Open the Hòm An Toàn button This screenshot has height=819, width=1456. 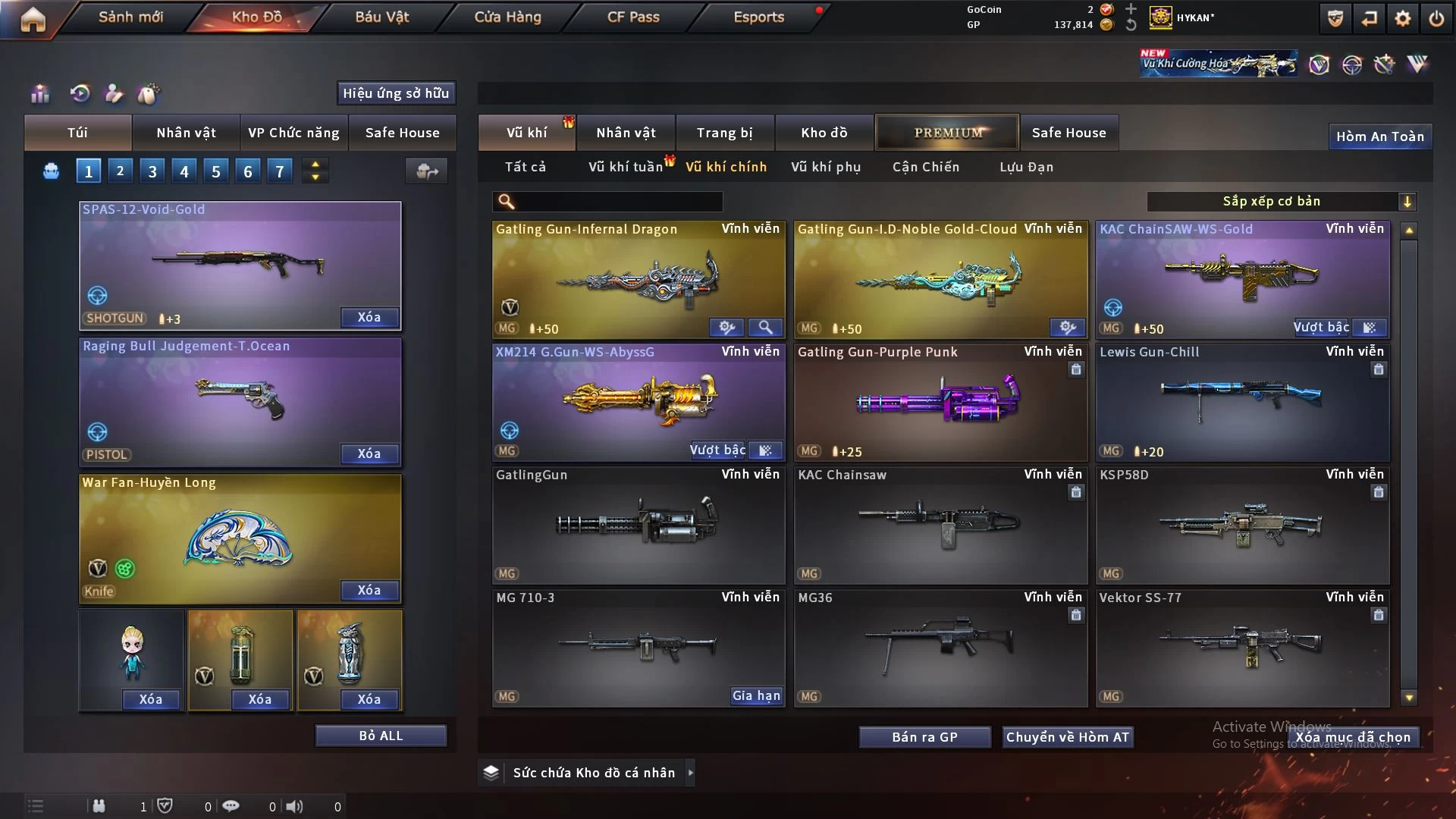(1379, 136)
